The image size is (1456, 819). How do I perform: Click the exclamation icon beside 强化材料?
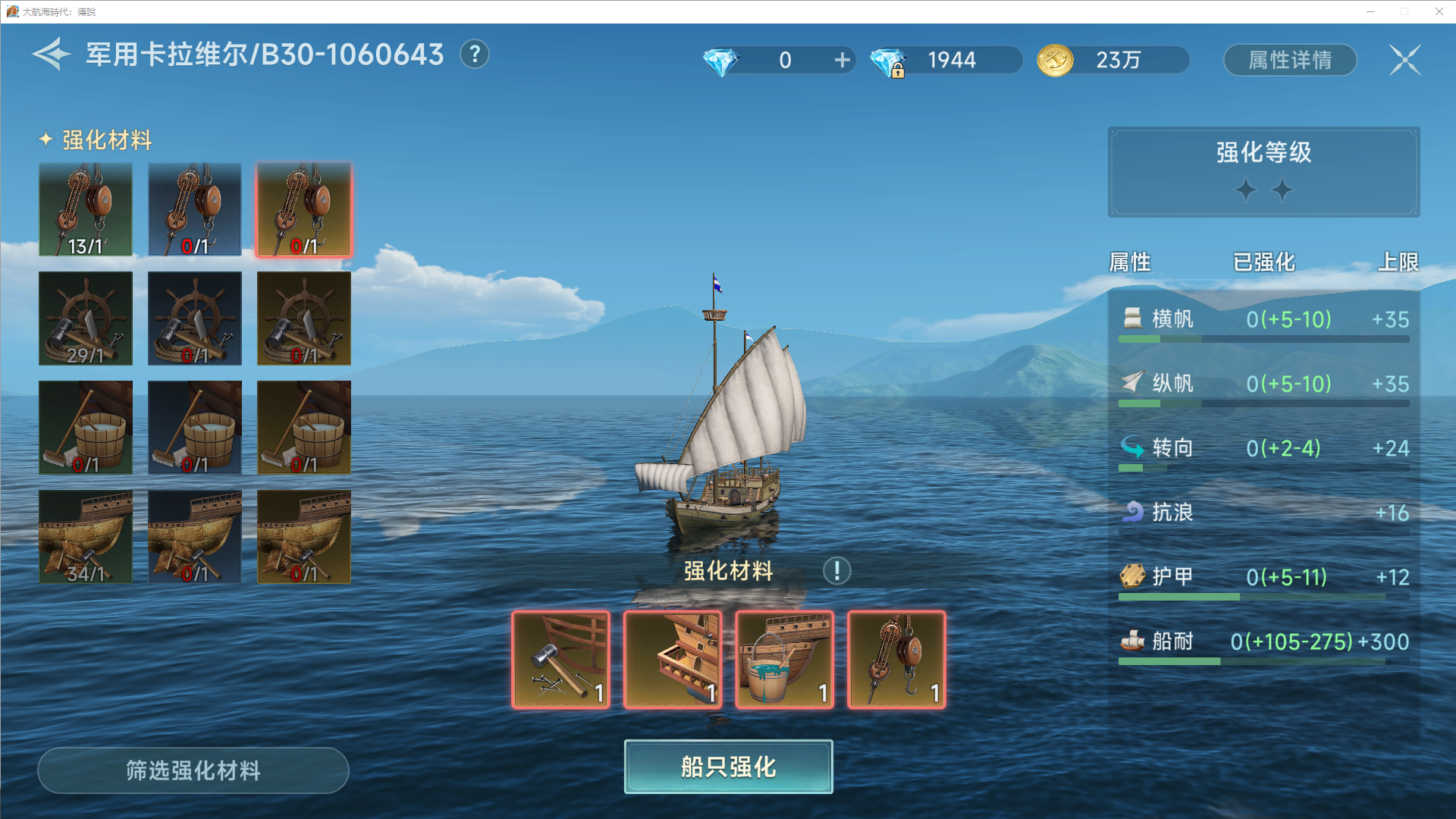836,571
